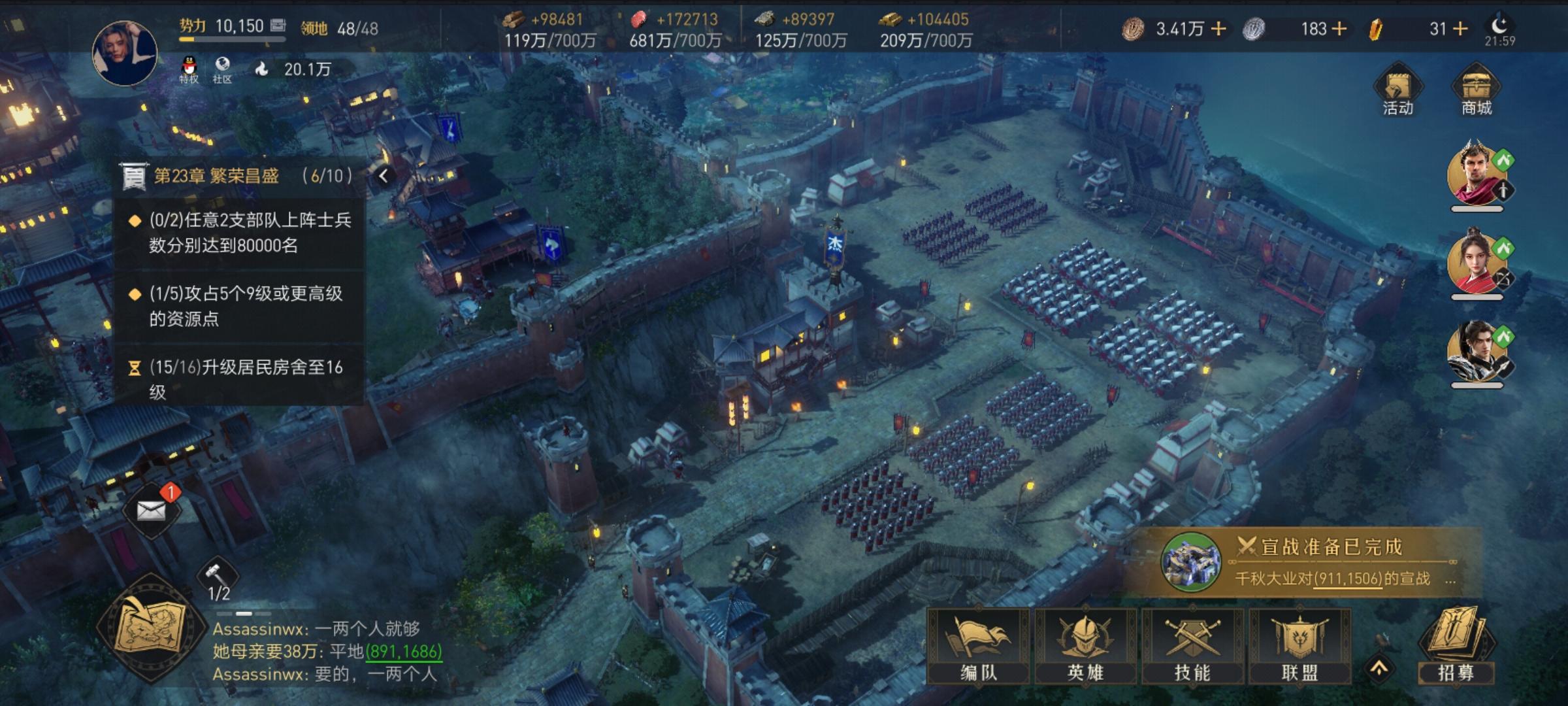Open the 特权 privilege icon
This screenshot has height=706, width=1568.
189,69
